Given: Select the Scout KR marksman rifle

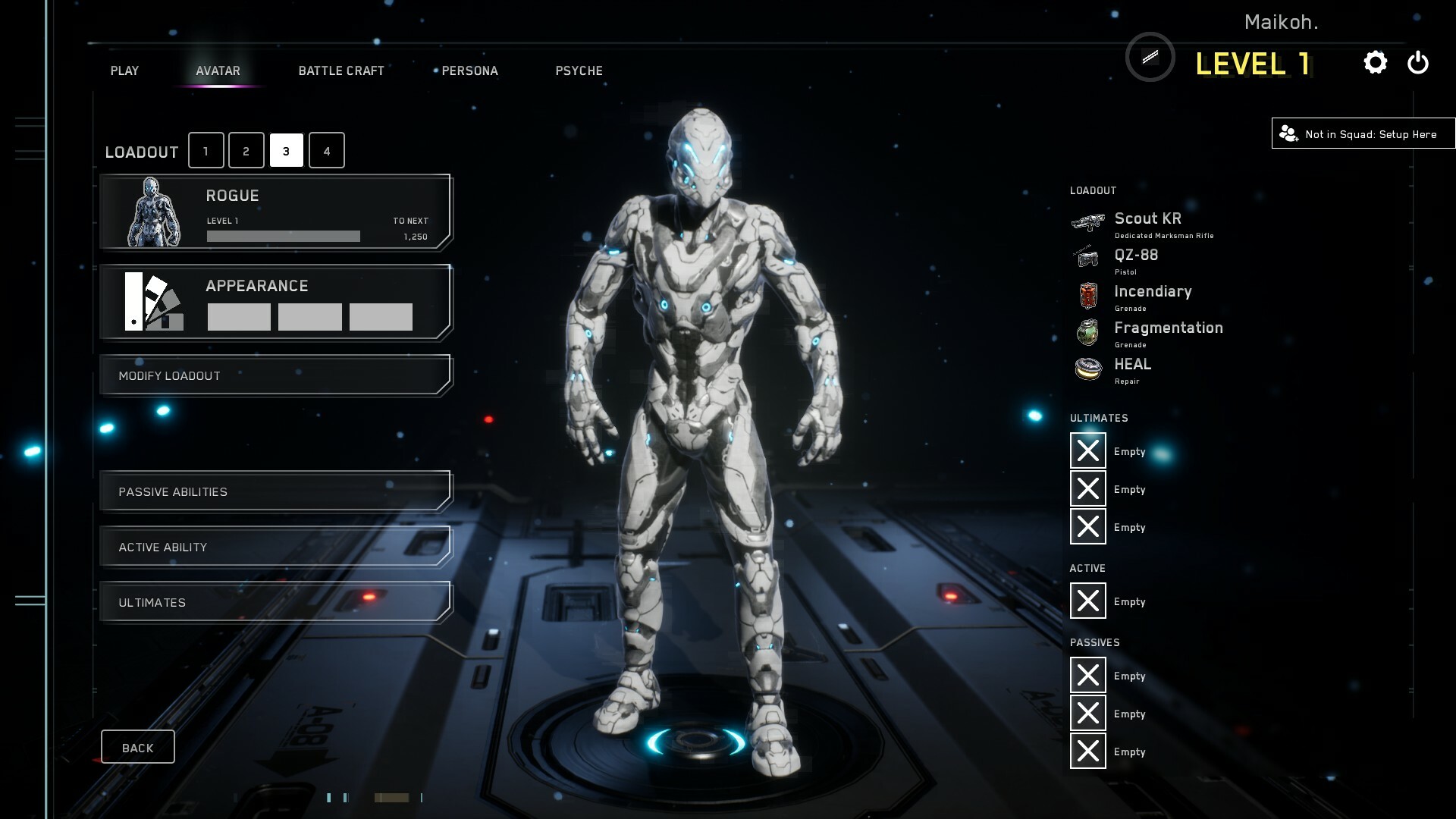Looking at the screenshot, I should 1147,223.
